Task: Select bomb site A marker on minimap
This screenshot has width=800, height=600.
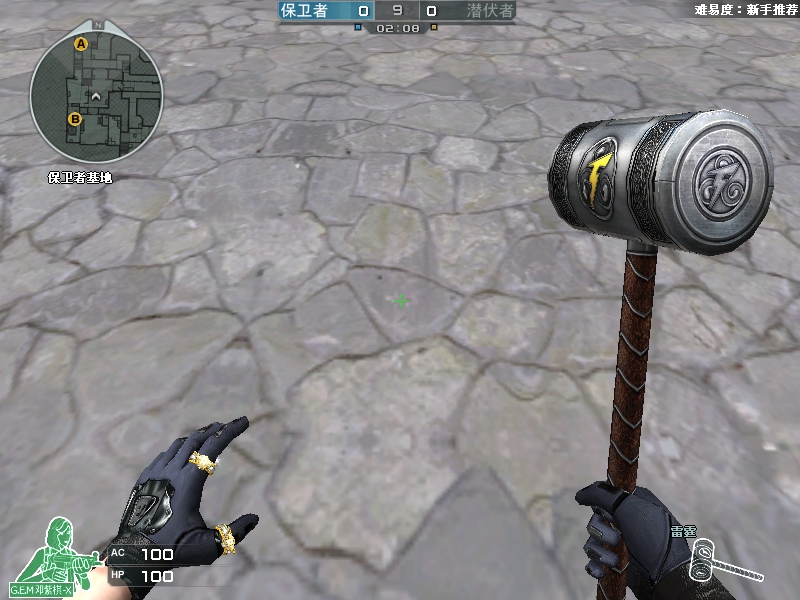Action: click(x=81, y=44)
